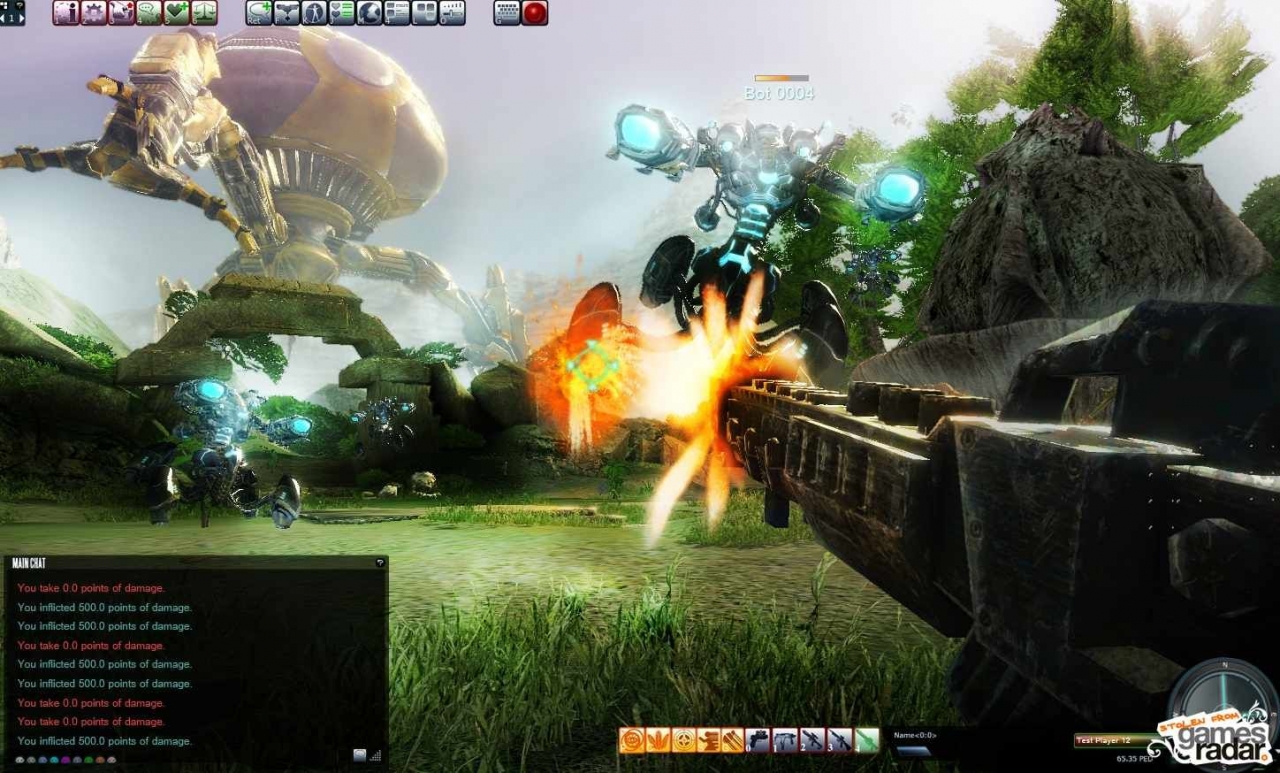Activate the orange flame claw action icon
Screen dimensions: 1280x773
click(657, 741)
